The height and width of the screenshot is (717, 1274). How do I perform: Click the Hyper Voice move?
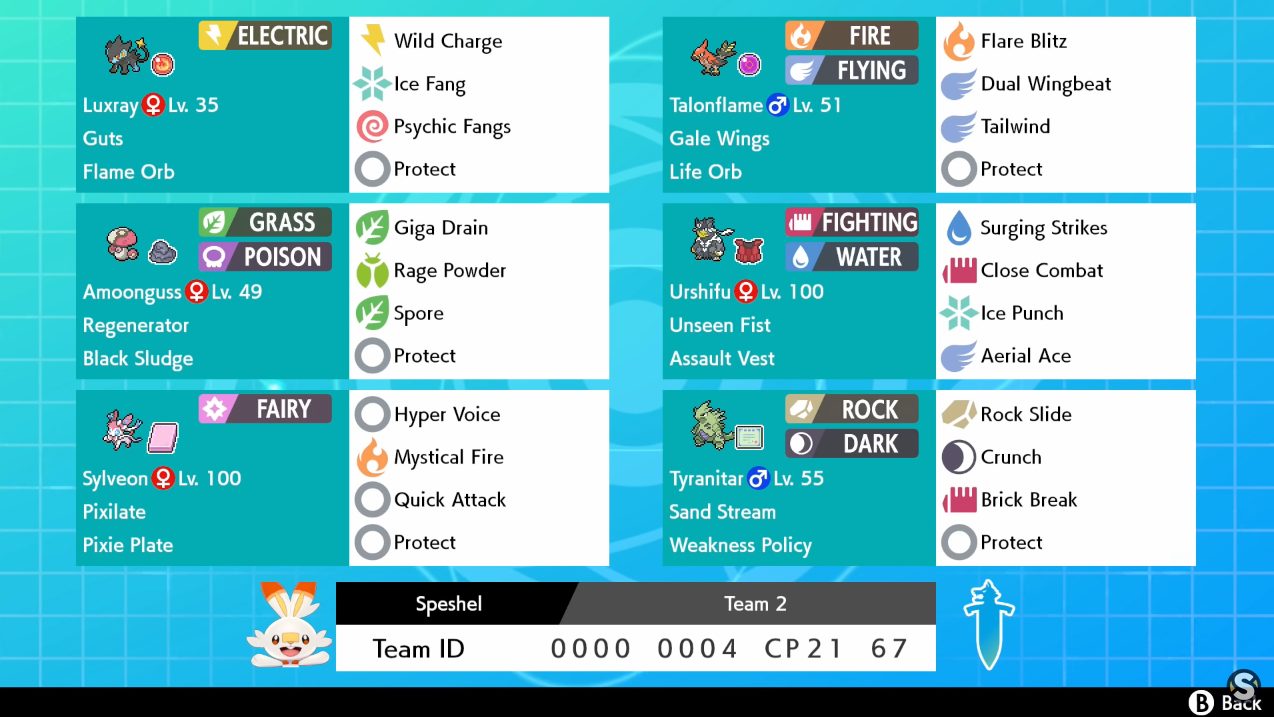coord(446,415)
